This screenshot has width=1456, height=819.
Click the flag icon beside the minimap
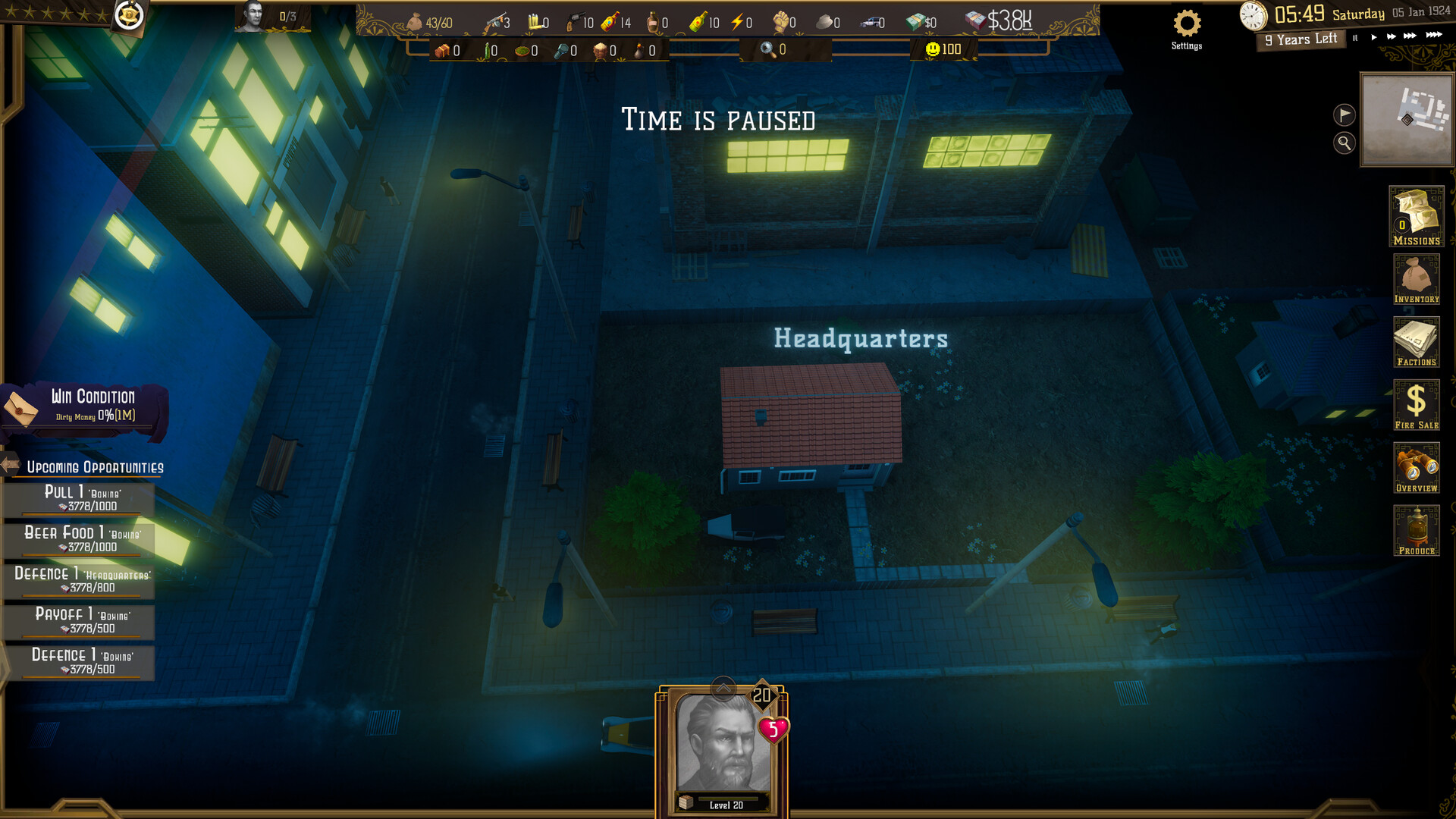1344,115
